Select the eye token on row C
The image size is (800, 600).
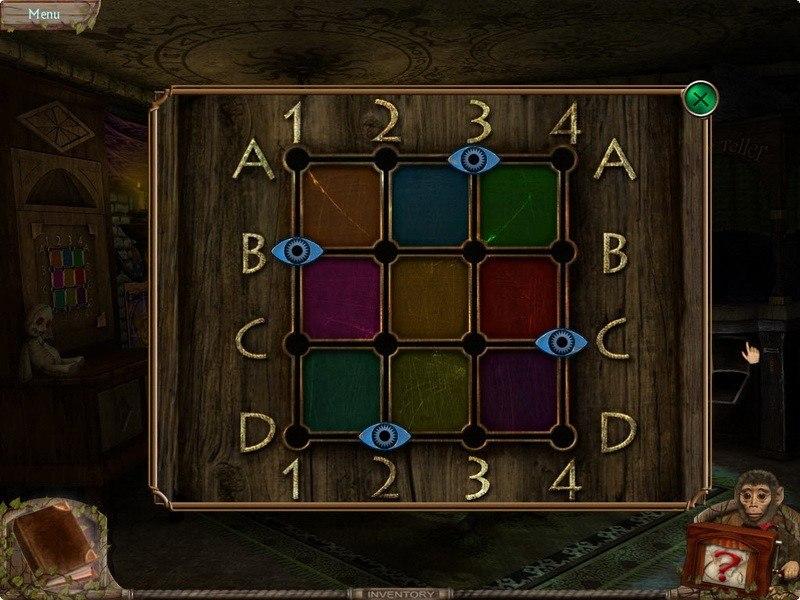[x=562, y=343]
